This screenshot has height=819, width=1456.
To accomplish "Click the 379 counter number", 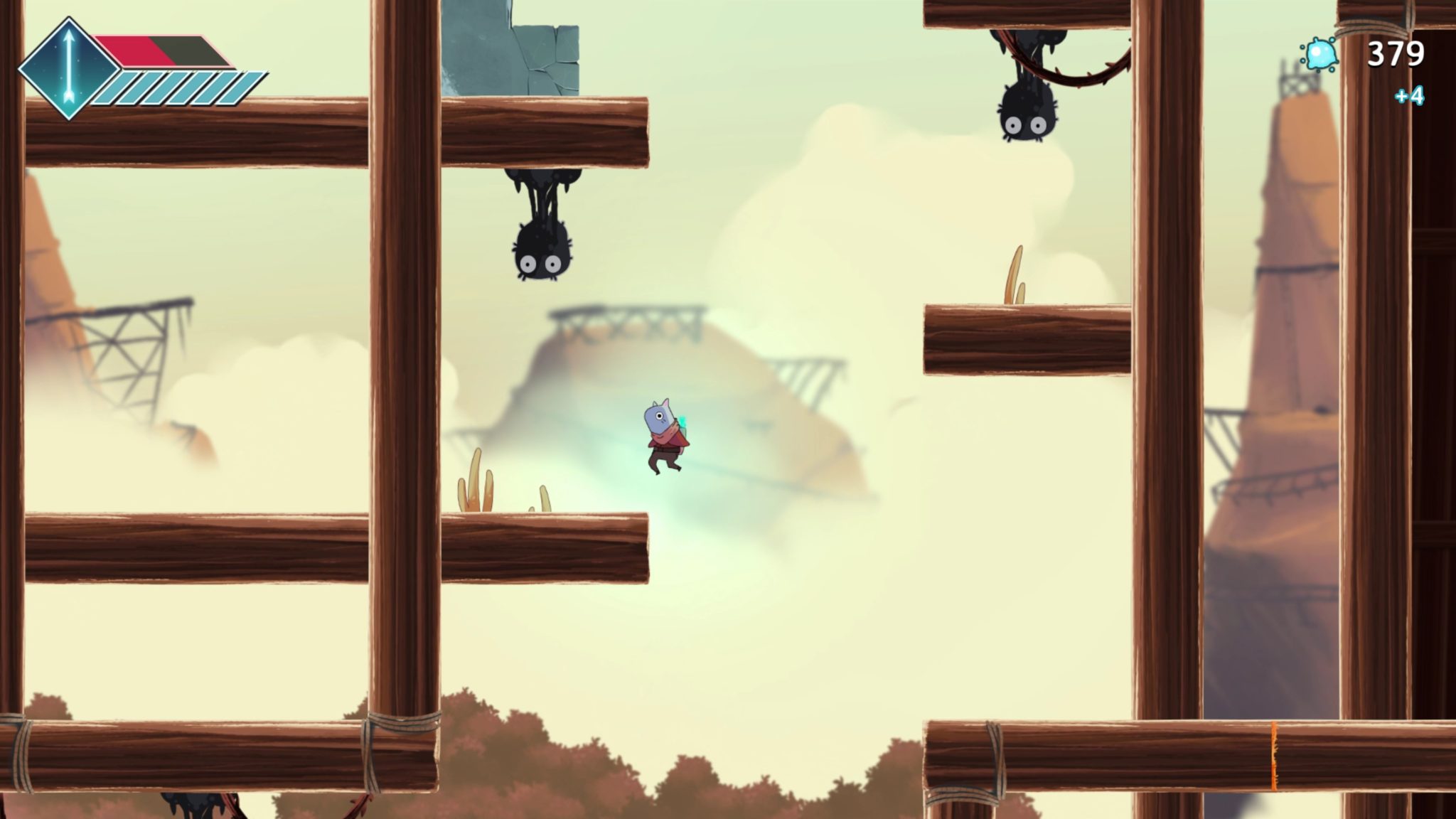I will [1397, 53].
